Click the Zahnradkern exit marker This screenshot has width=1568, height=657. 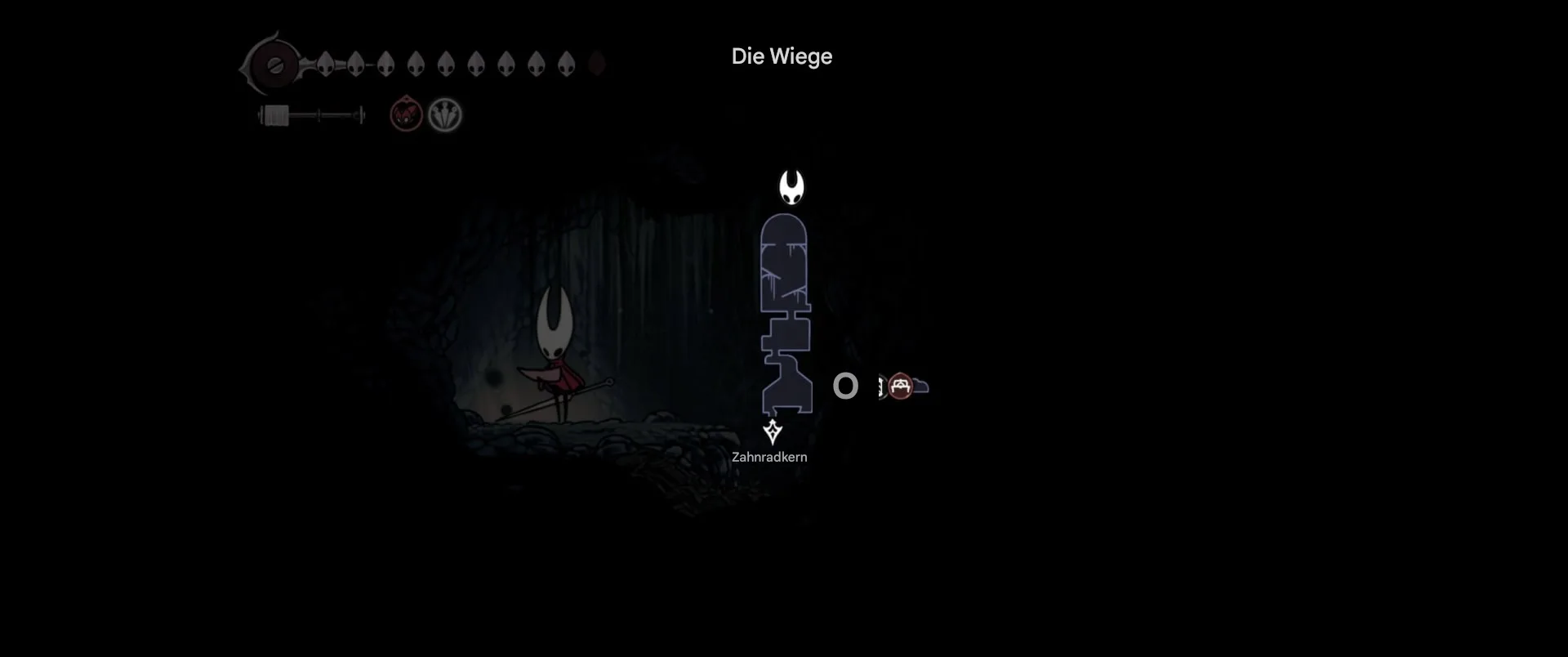pyautogui.click(x=772, y=431)
